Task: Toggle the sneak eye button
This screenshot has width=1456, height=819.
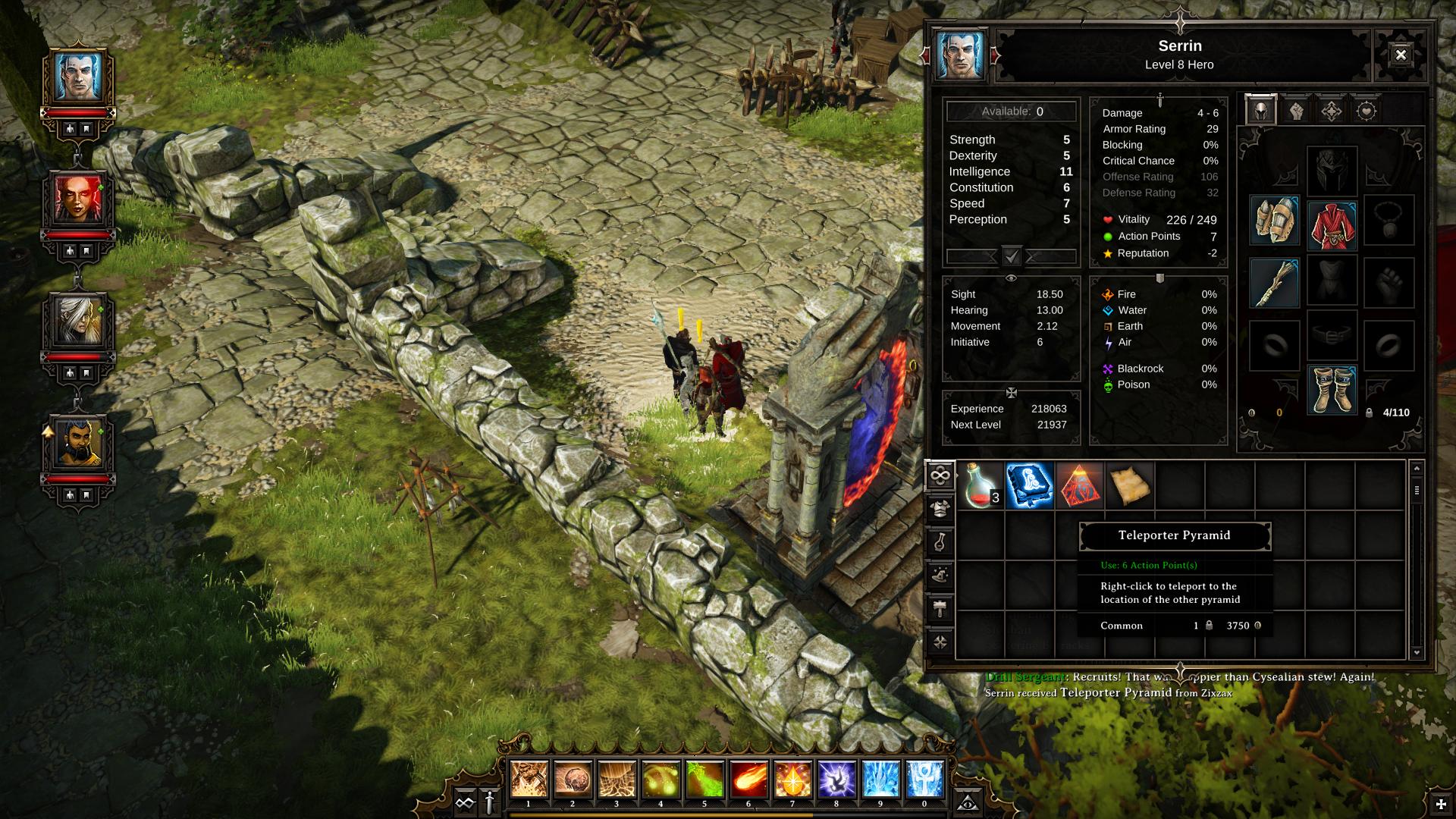Action: (967, 802)
